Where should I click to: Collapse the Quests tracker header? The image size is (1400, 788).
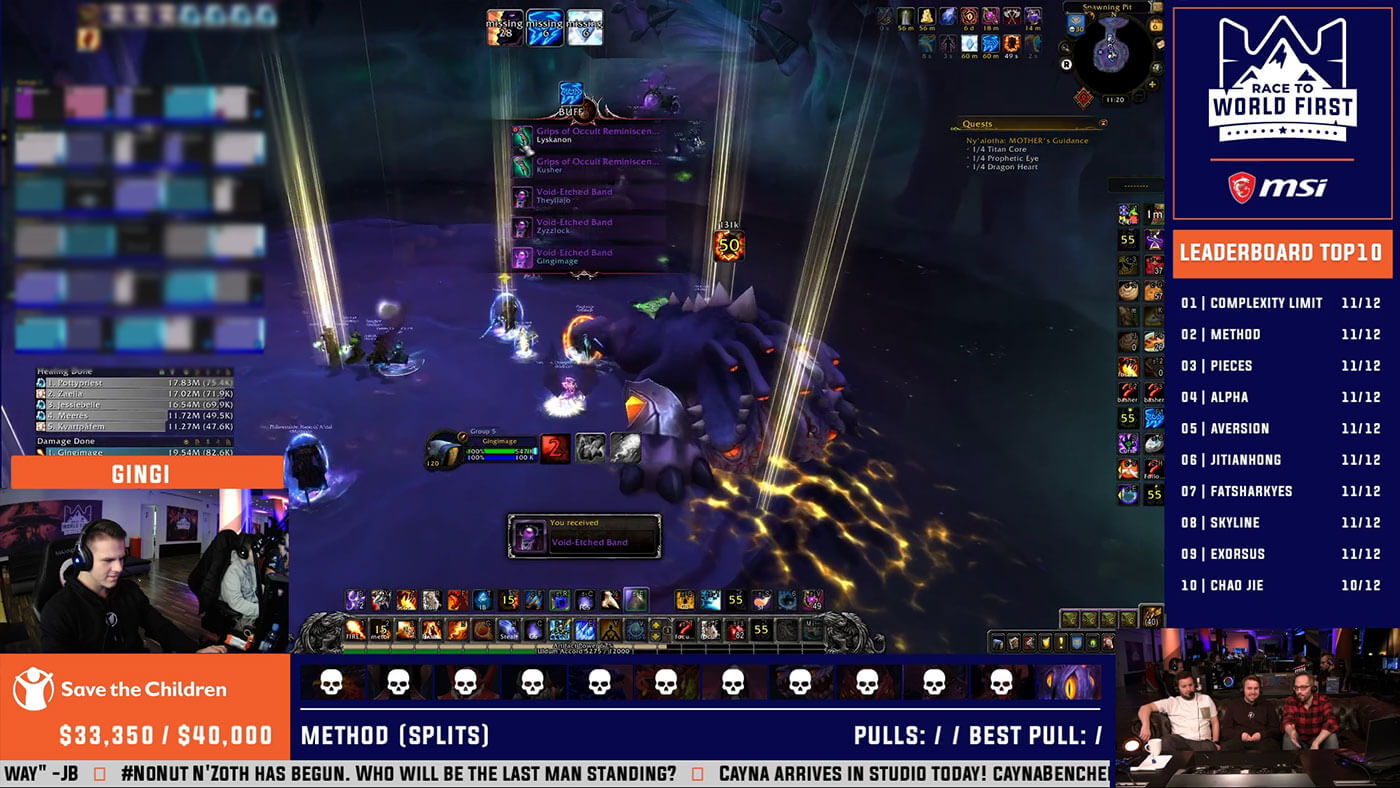[1102, 124]
